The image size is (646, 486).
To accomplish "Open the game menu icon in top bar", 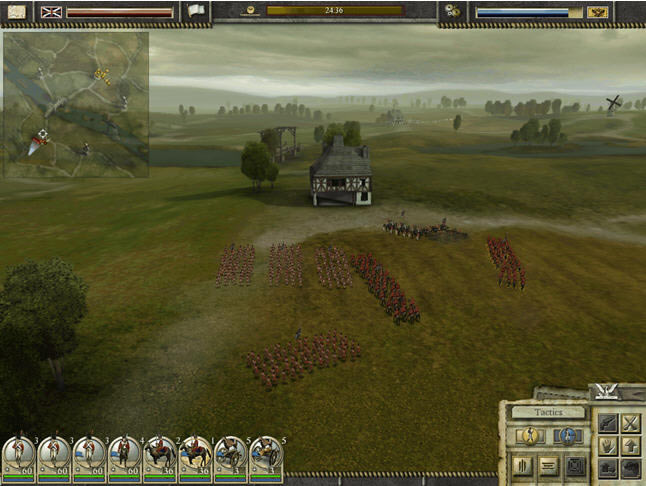I will (14, 11).
